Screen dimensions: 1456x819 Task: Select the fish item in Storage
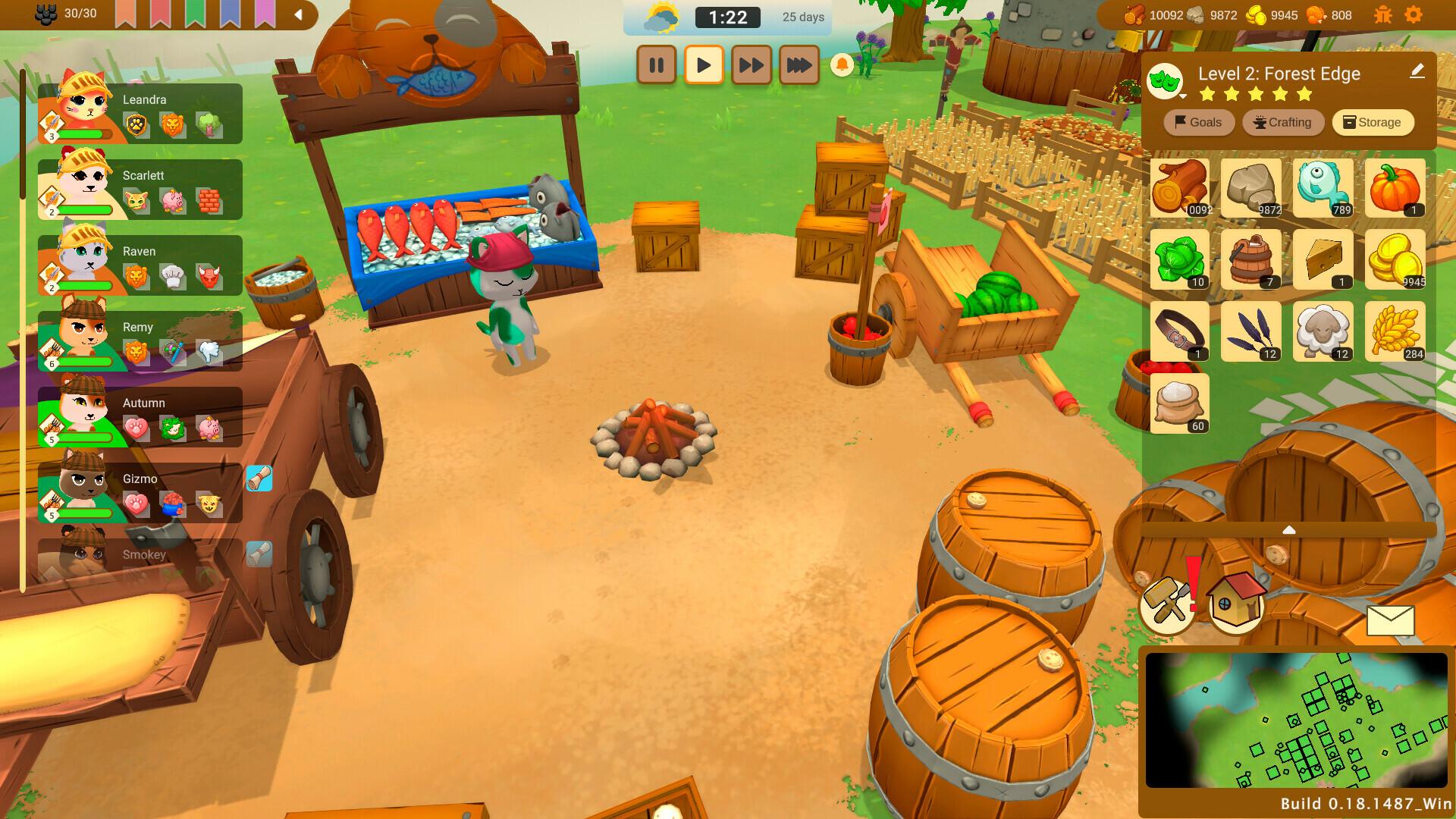pyautogui.click(x=1324, y=188)
